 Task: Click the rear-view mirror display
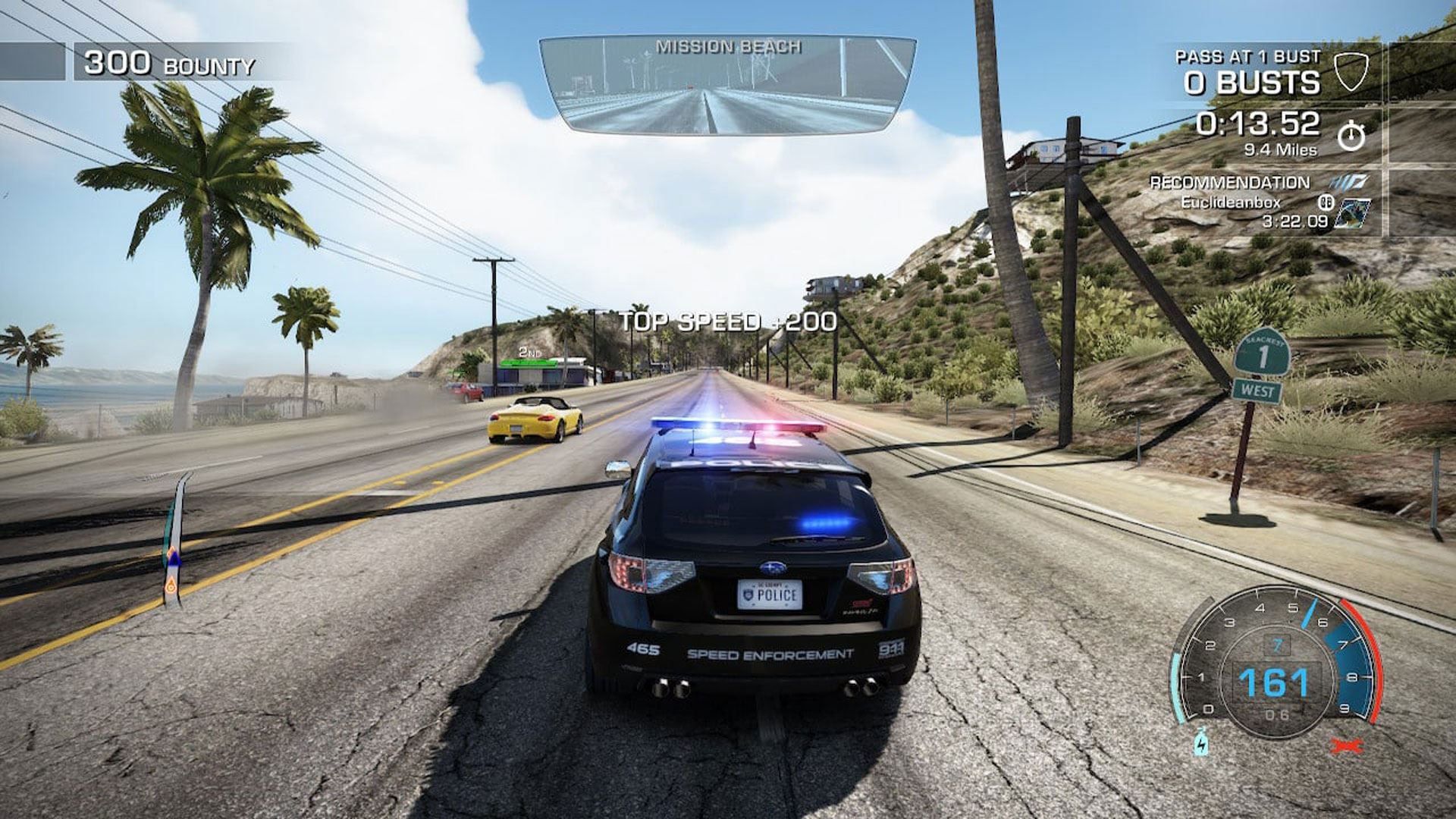[x=726, y=85]
